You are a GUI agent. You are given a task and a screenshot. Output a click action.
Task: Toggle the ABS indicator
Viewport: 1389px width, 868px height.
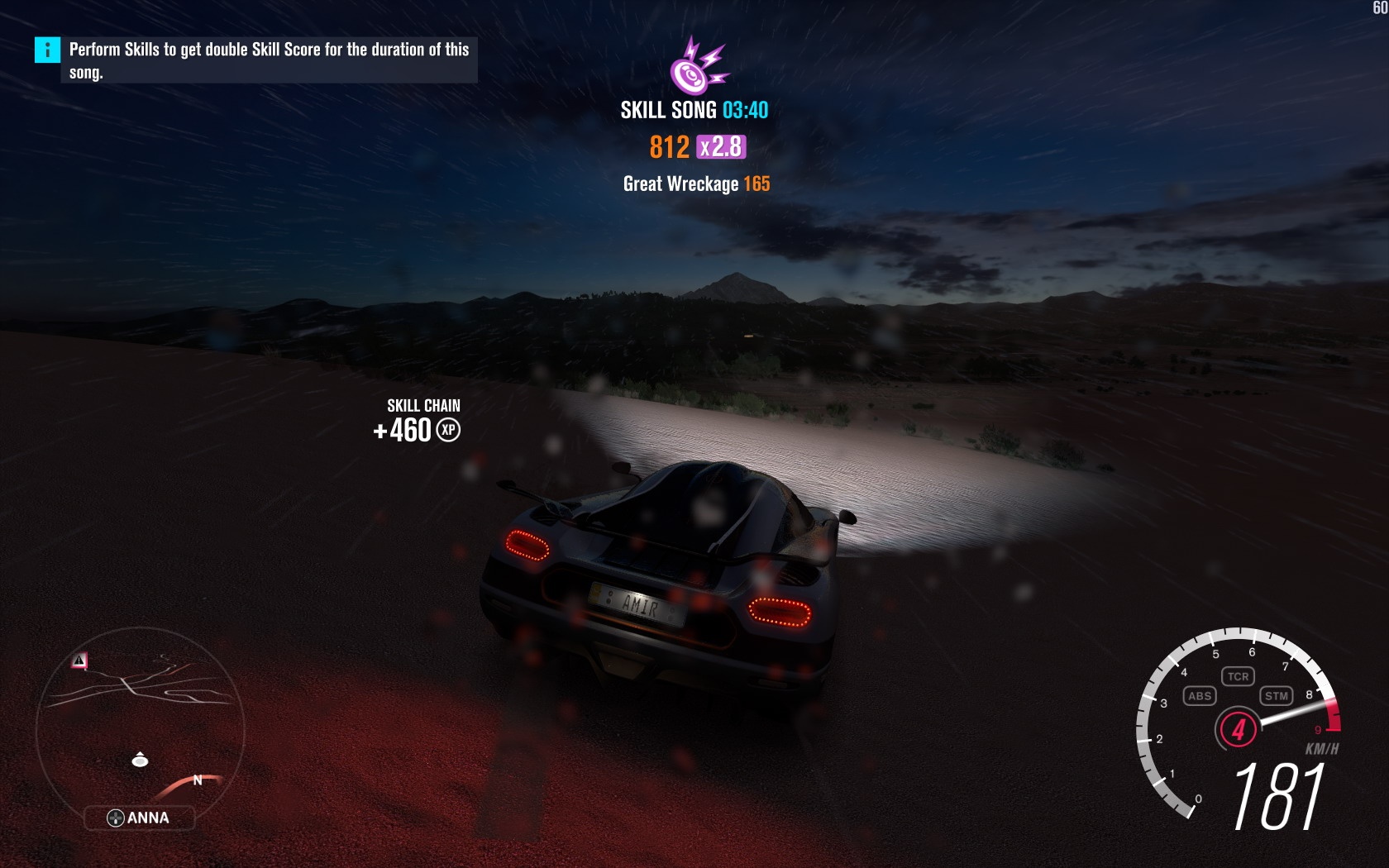[1199, 696]
